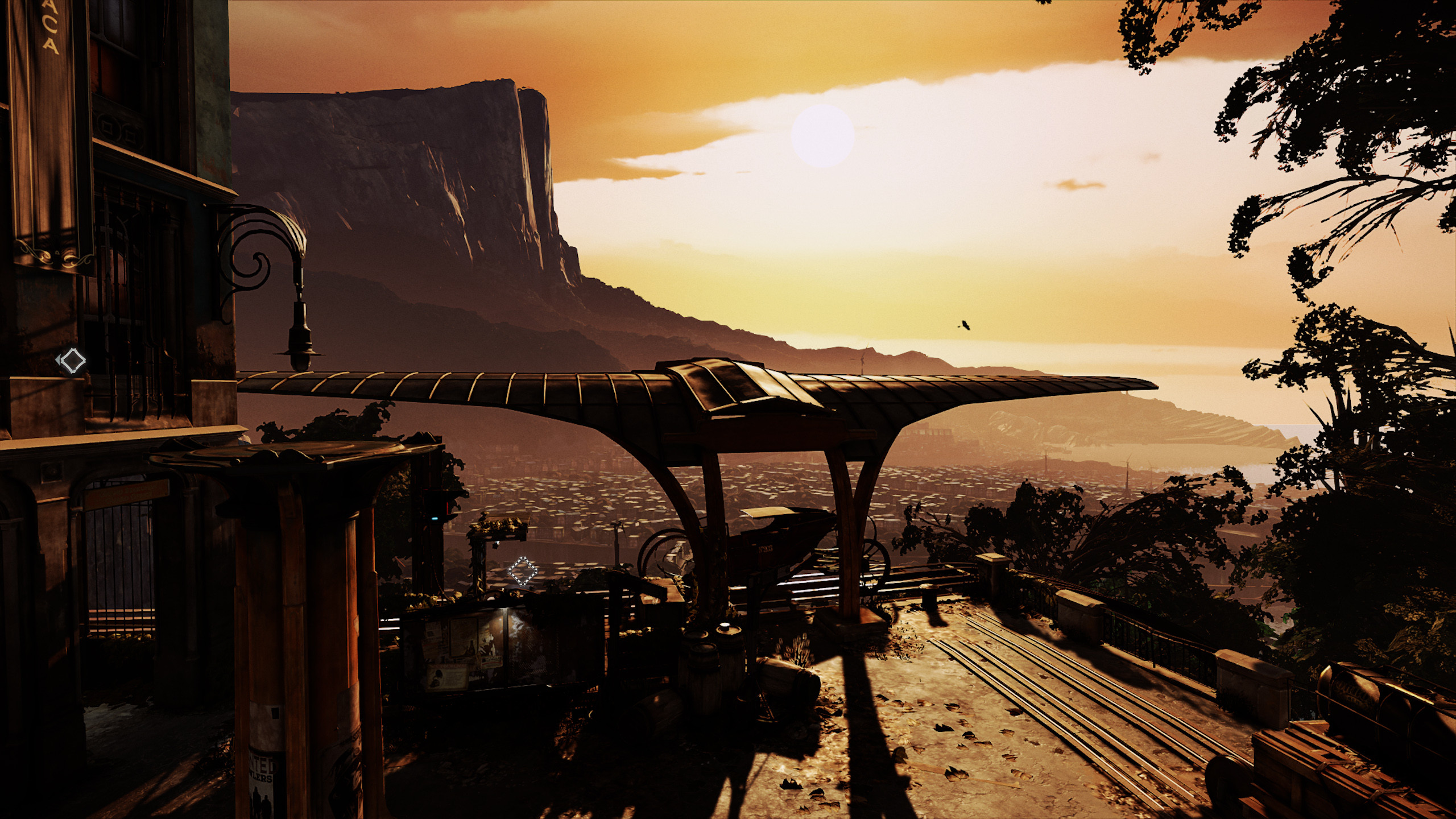1456x819 pixels.
Task: Click the dotted-outline diamond objective marker
Action: [522, 570]
